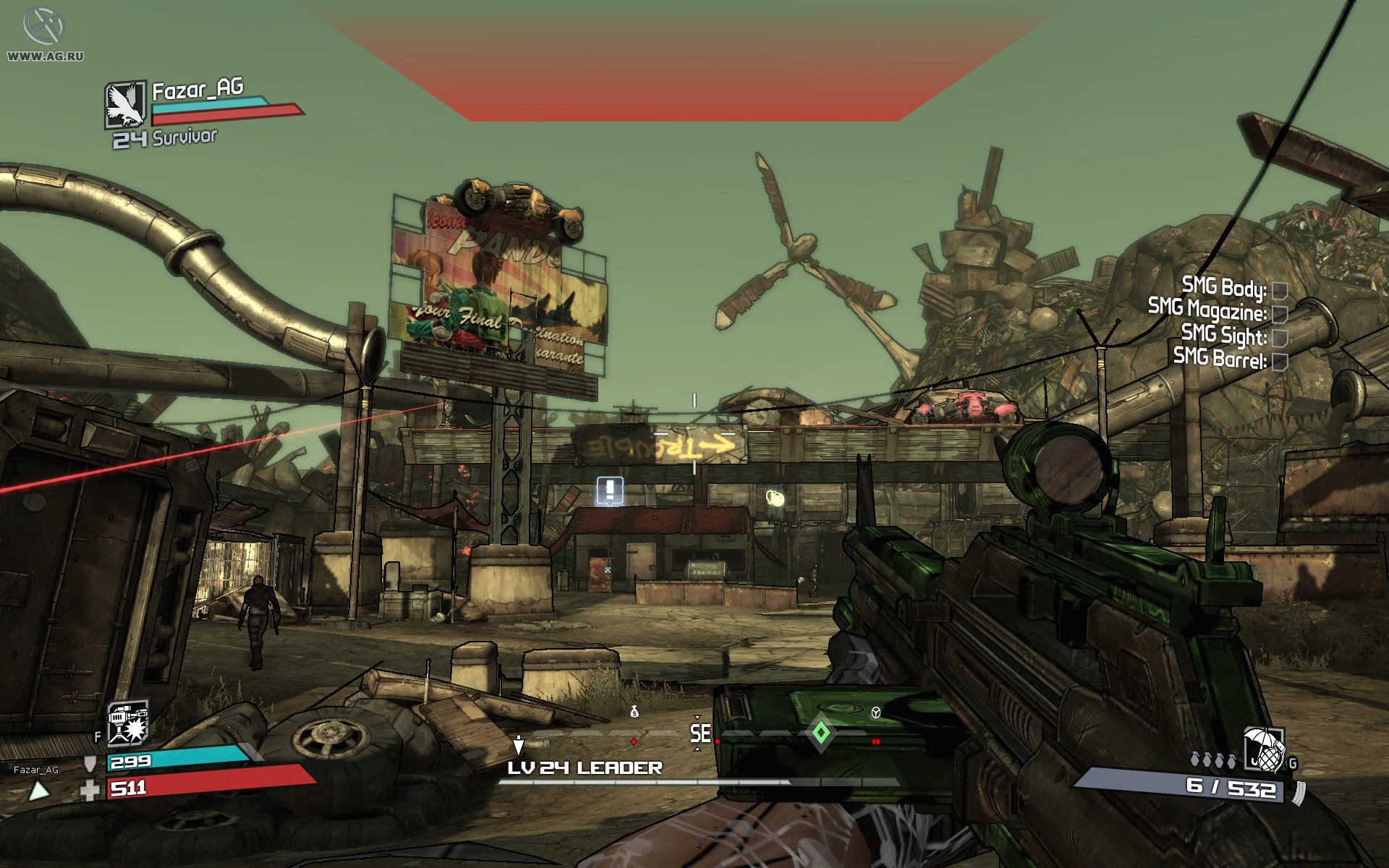Select the exclamation mark mission marker
1389x868 pixels.
(x=610, y=491)
